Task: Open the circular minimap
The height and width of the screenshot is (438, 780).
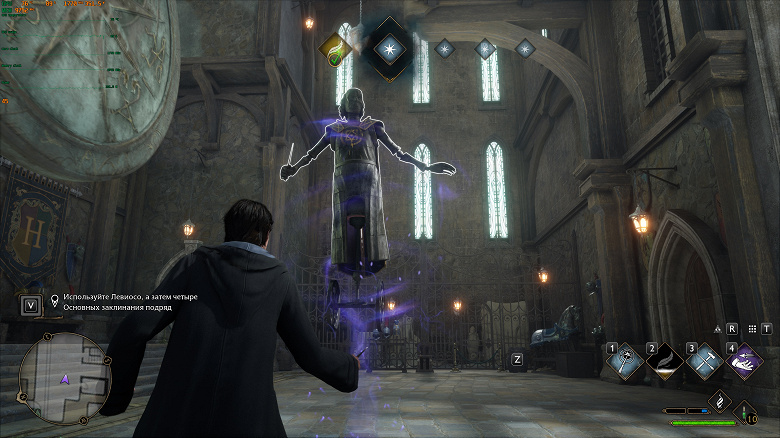Action: [x=64, y=379]
